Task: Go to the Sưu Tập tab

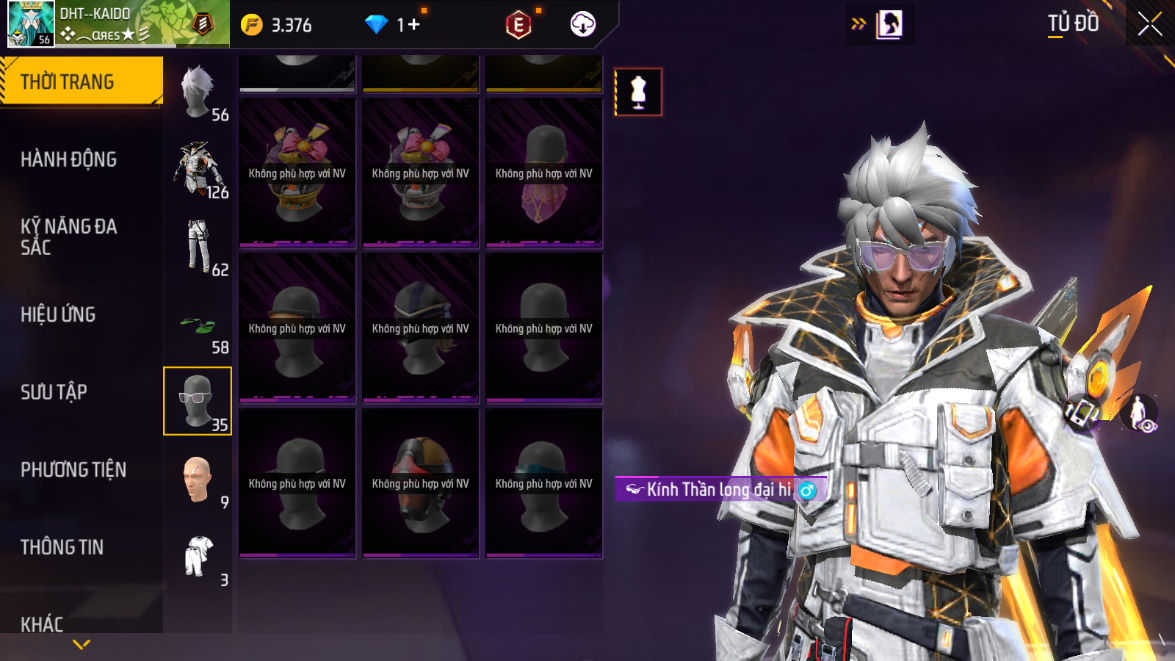Action: (x=54, y=392)
